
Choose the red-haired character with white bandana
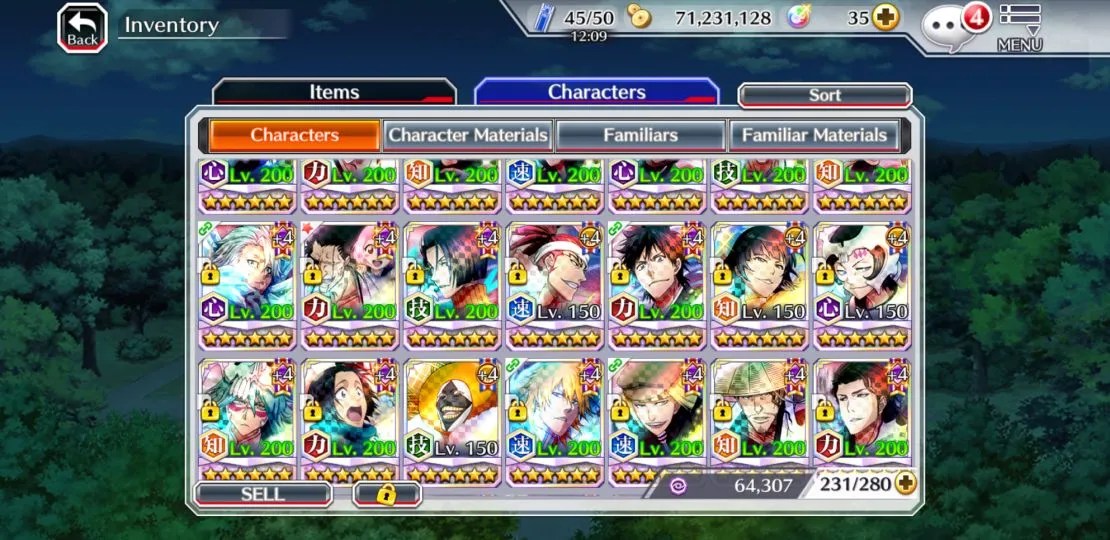pyautogui.click(x=554, y=272)
